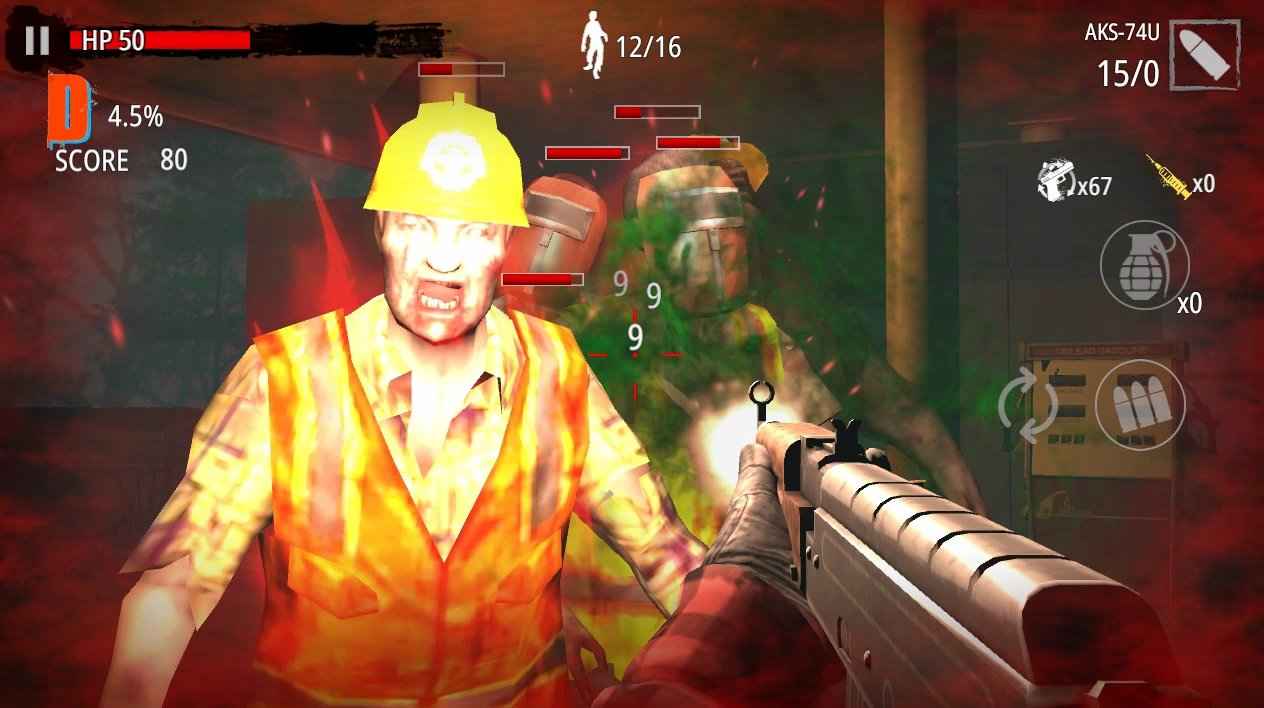This screenshot has height=708, width=1264.
Task: Switch weapon with the circular arrows icon
Action: [x=1028, y=405]
